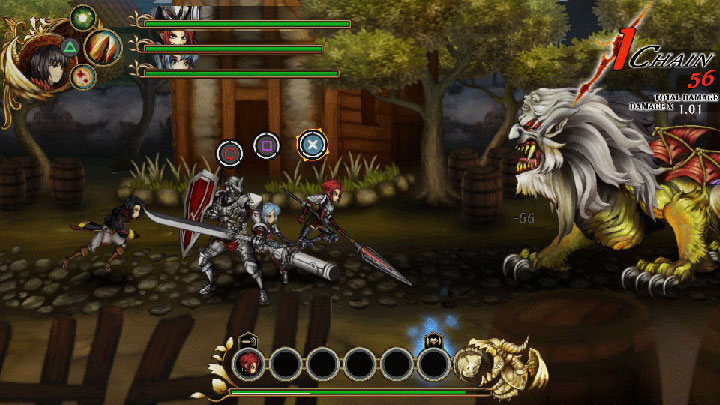Select the red-haired party member portrait
Image resolution: width=720 pixels, height=405 pixels.
172,39
